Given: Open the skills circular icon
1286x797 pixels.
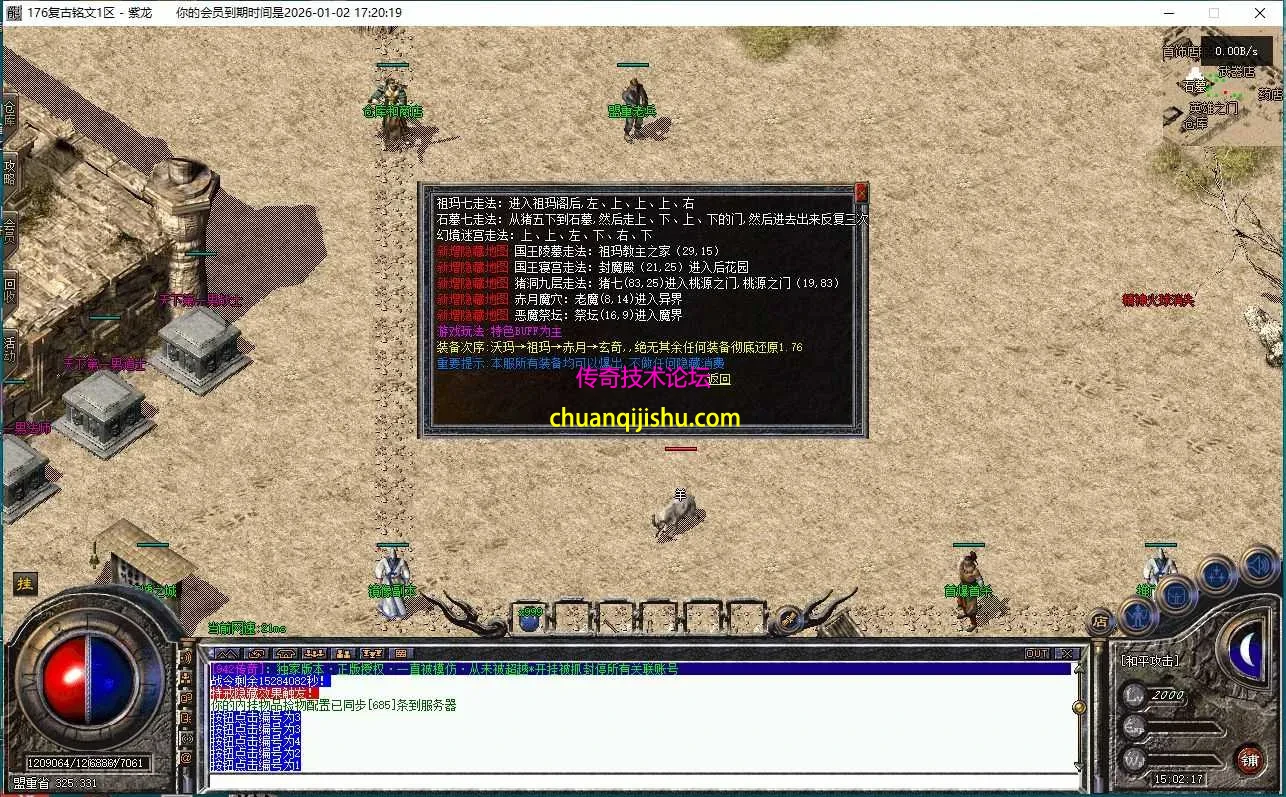Looking at the screenshot, I should point(1216,573).
